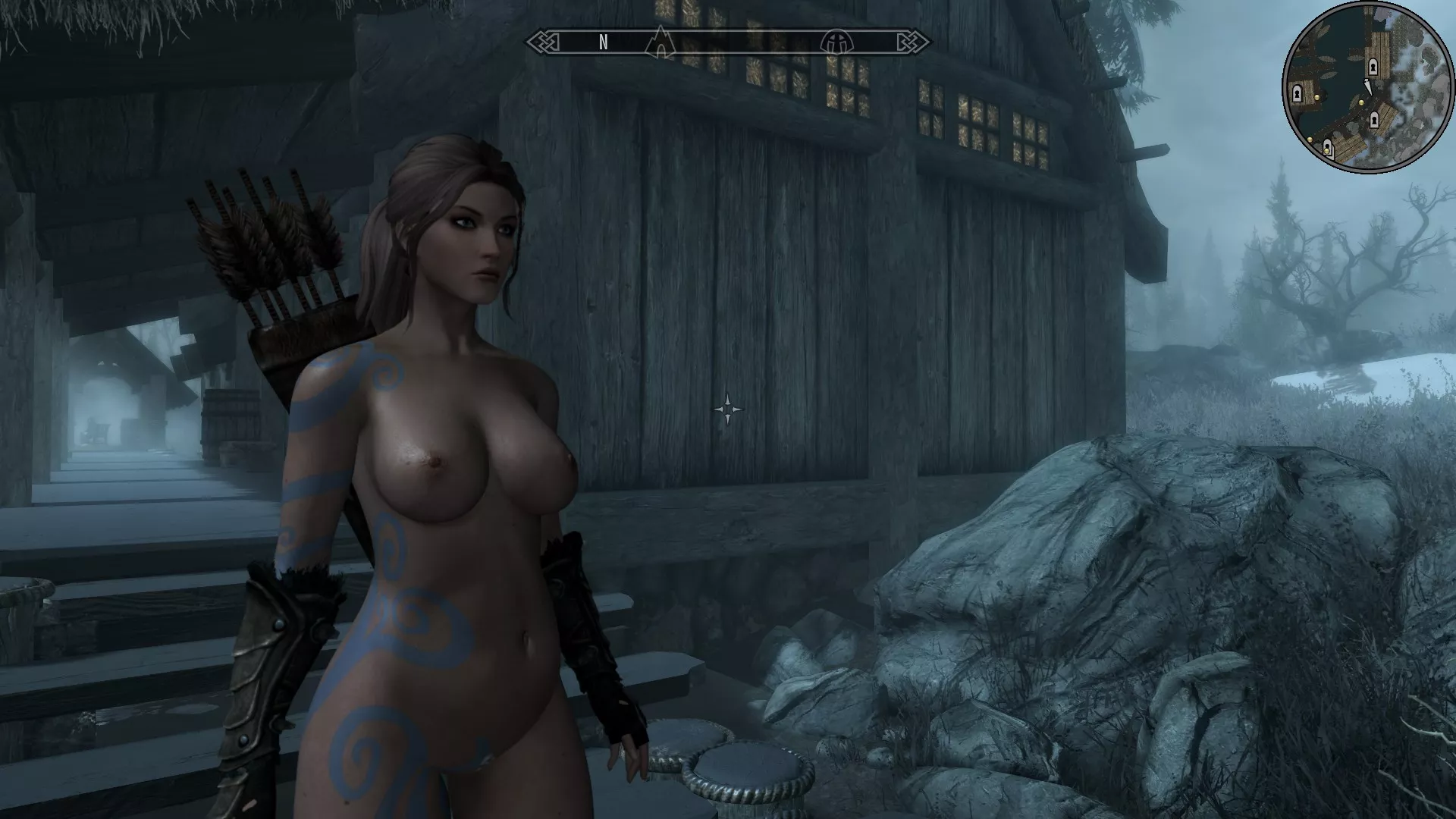Select the left door marker on the minimap
Image resolution: width=1456 pixels, height=819 pixels.
pos(1297,93)
